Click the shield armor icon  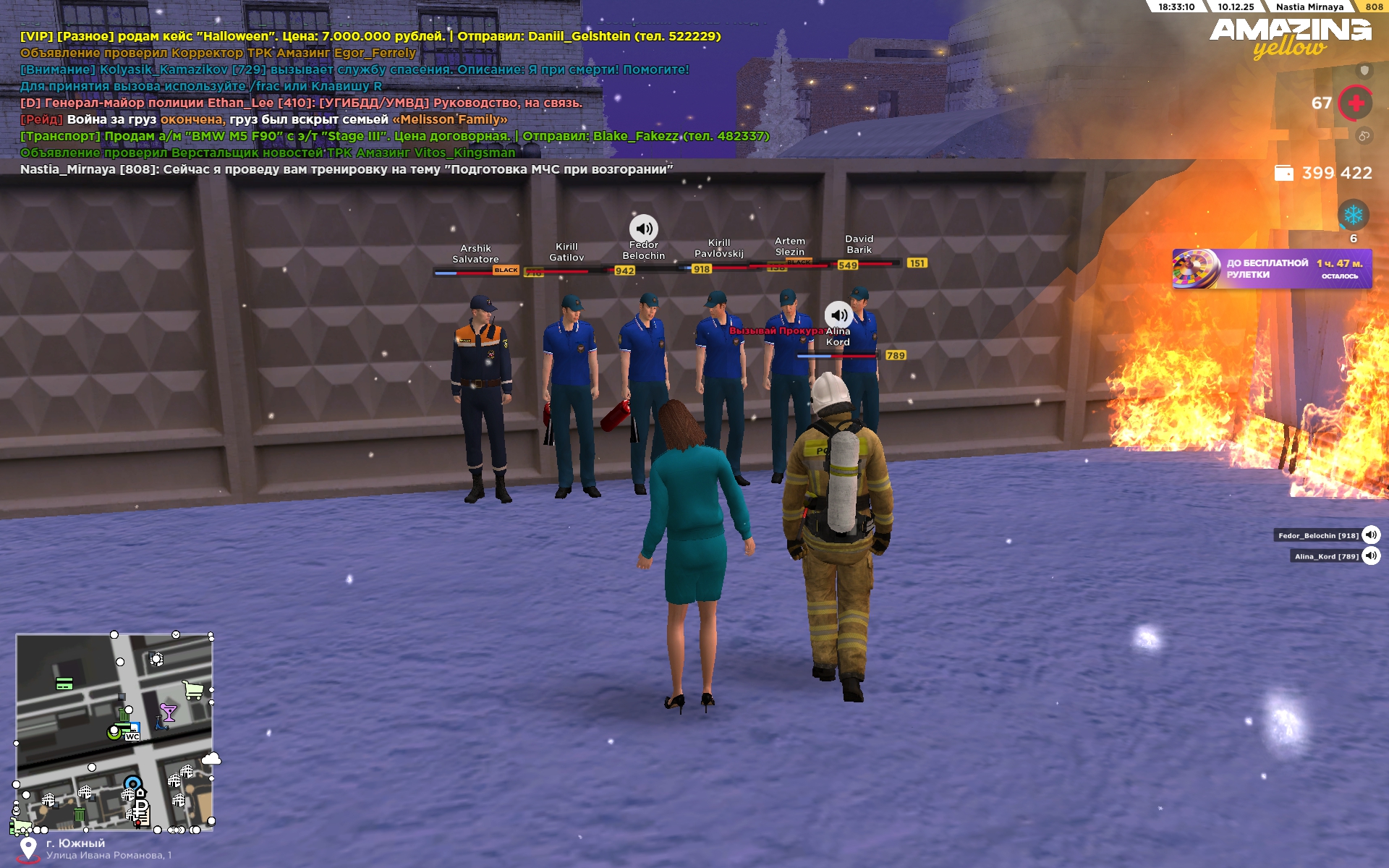(1364, 70)
